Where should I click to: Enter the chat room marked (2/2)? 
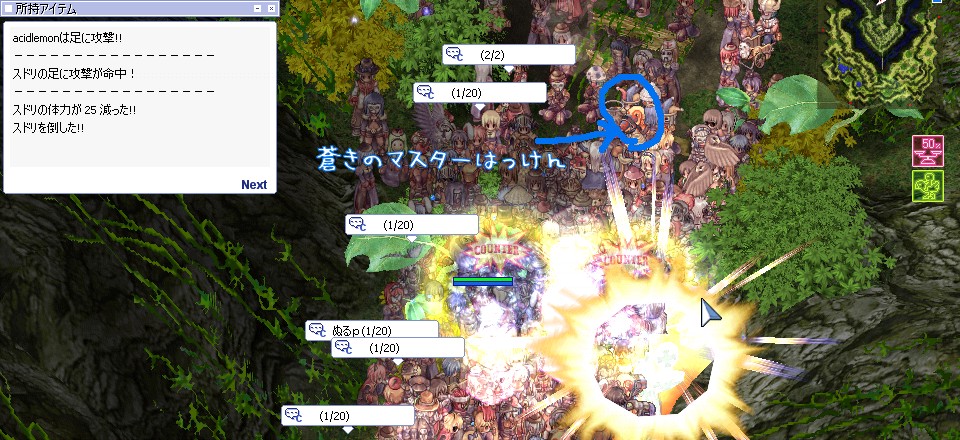(x=509, y=54)
